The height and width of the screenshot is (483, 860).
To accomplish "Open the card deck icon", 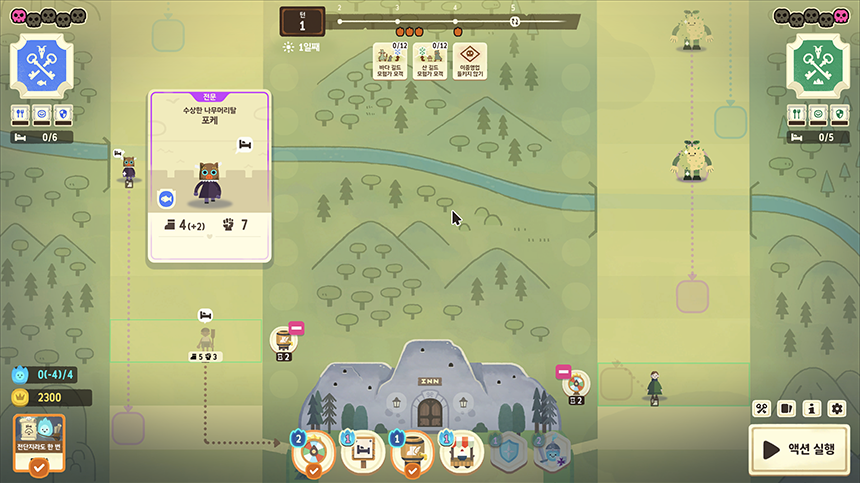I will tap(786, 408).
